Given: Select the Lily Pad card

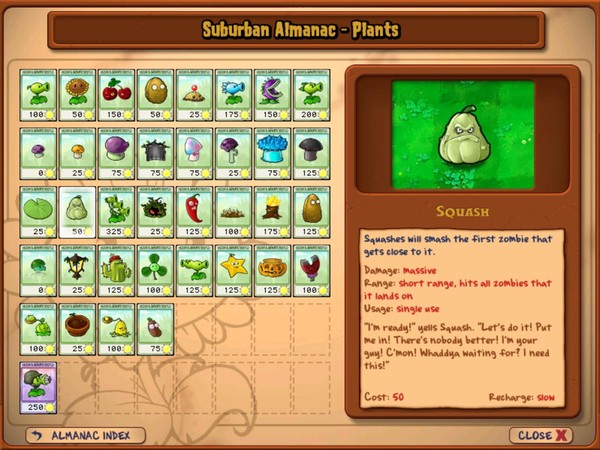Looking at the screenshot, I should pos(39,212).
